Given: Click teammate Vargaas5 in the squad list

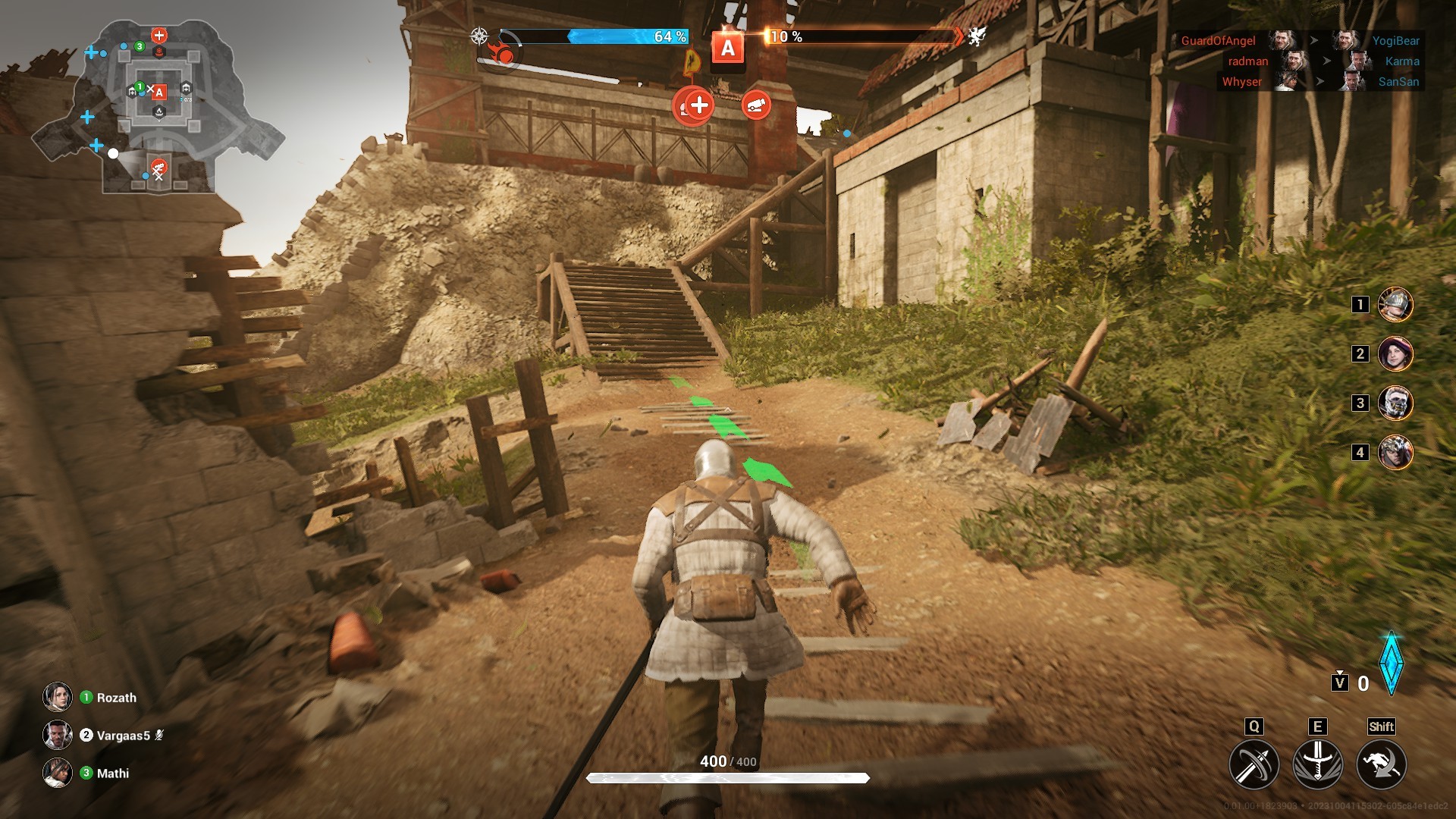Looking at the screenshot, I should [123, 736].
